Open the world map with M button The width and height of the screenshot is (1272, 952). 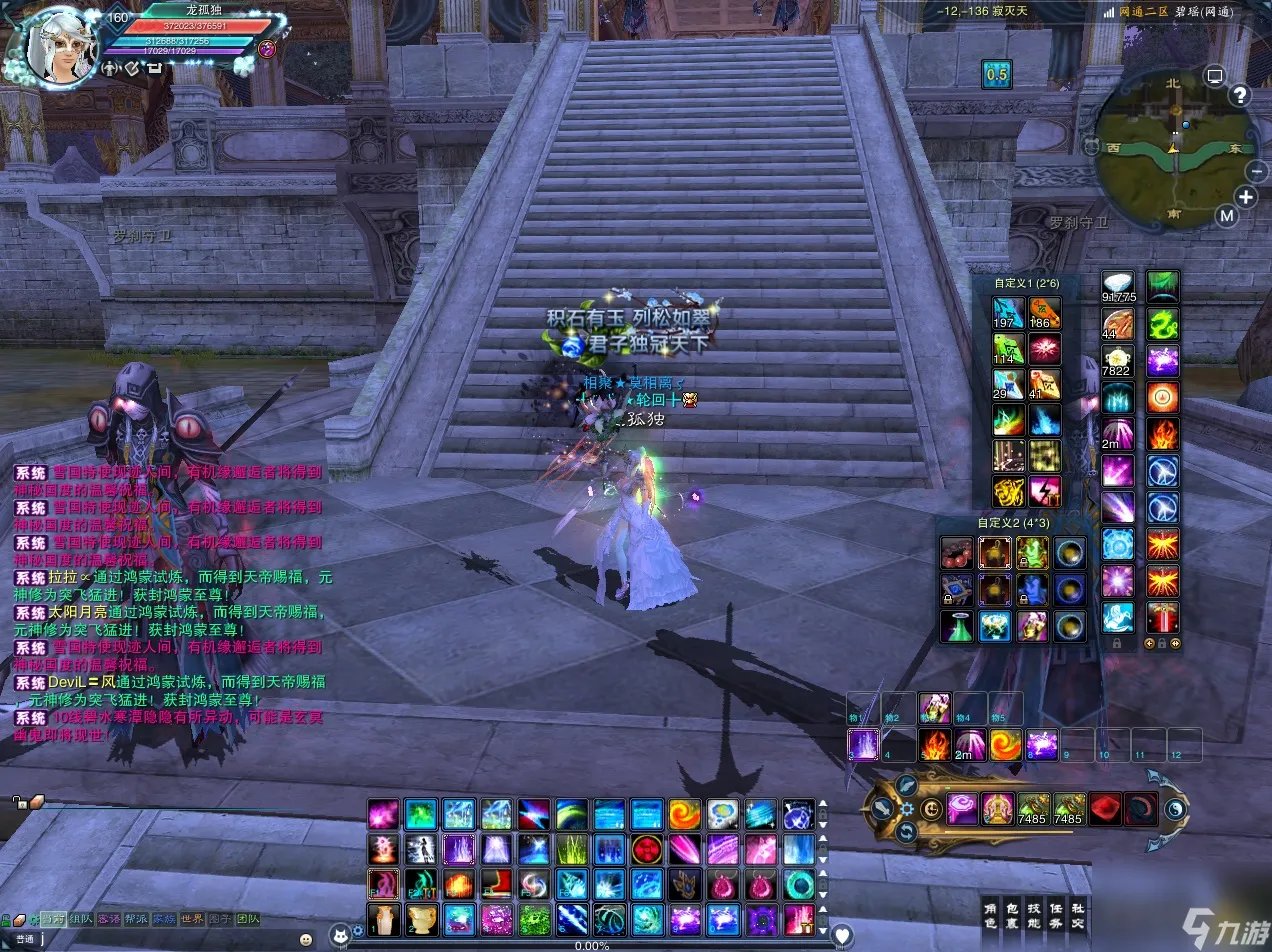[1226, 216]
